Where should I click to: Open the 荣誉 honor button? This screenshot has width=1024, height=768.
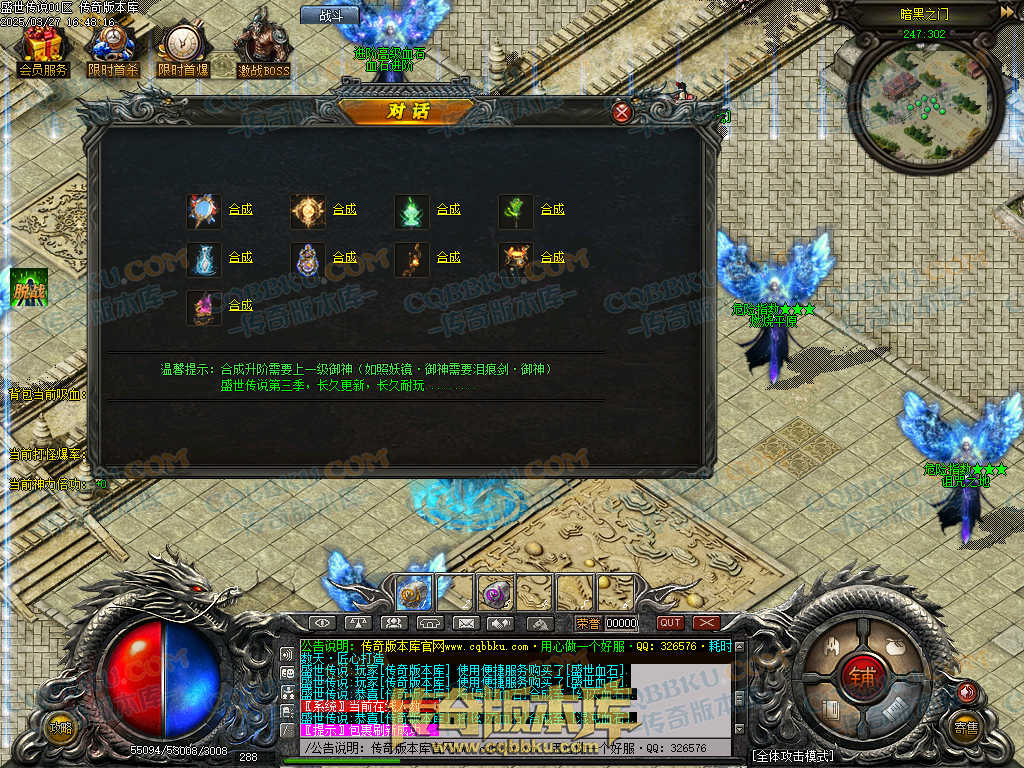(589, 623)
